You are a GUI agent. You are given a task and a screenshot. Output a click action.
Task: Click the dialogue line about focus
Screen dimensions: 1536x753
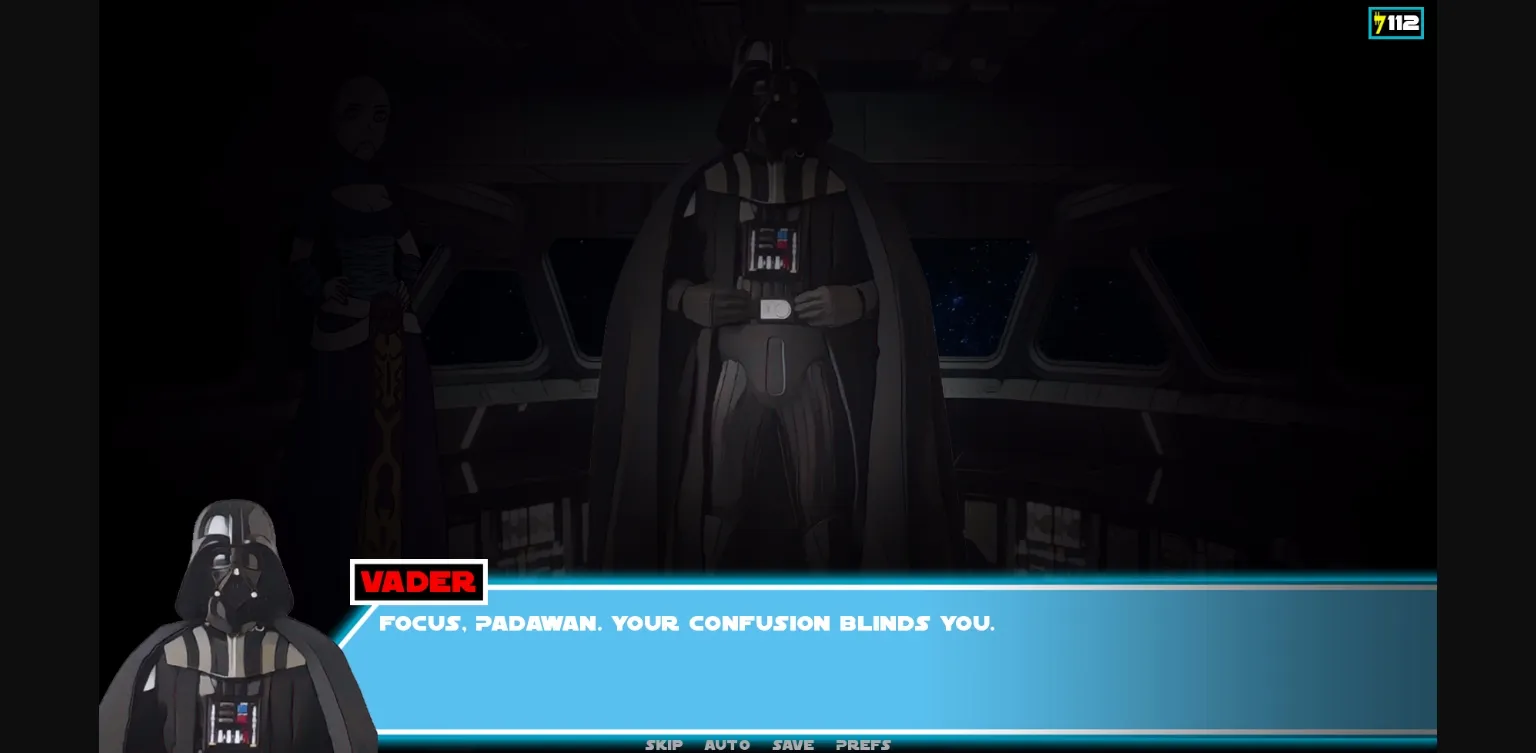pyautogui.click(x=687, y=623)
